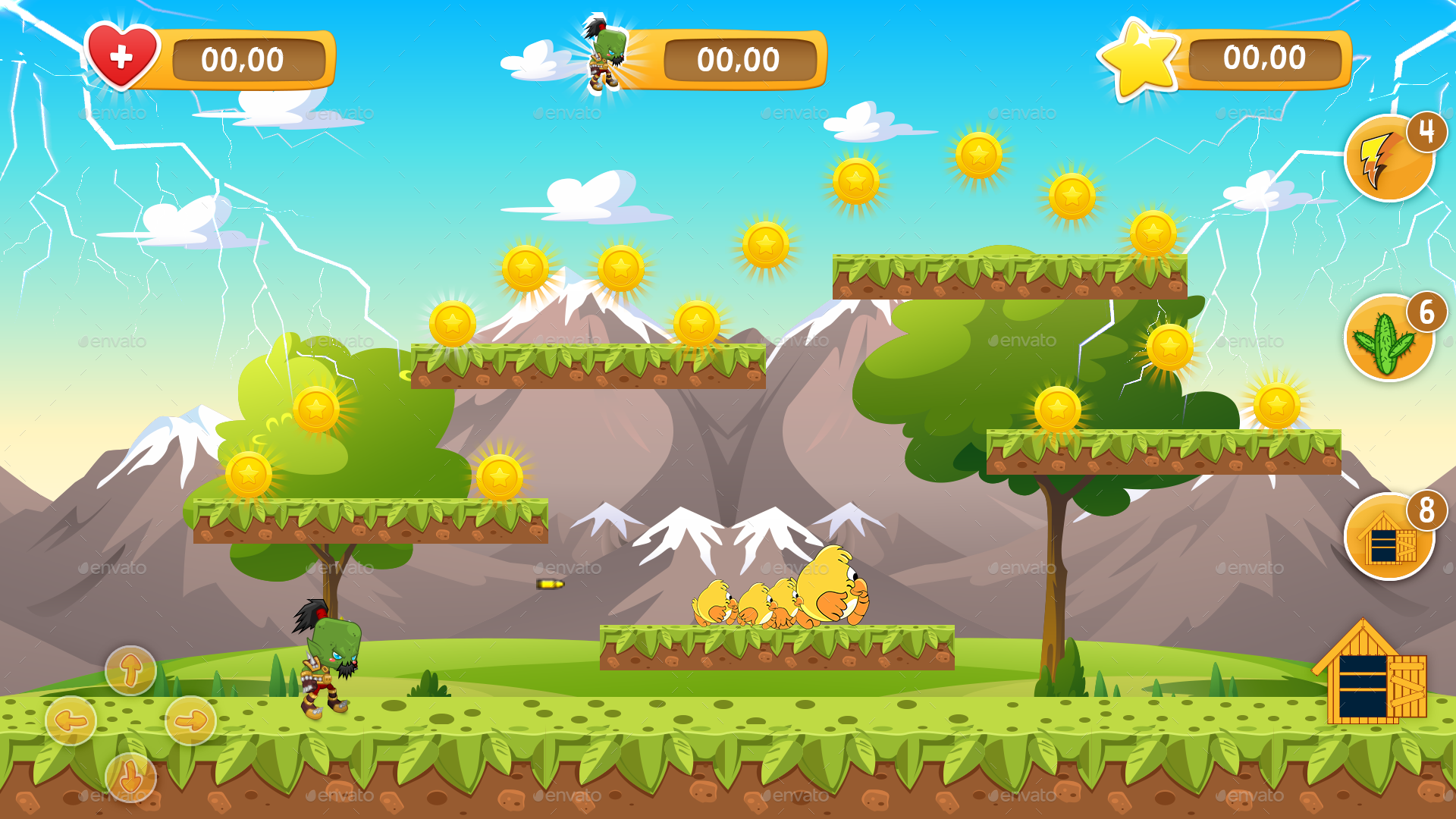Image resolution: width=1456 pixels, height=819 pixels.
Task: Click the health score counter reading 00,00
Action: [x=244, y=61]
